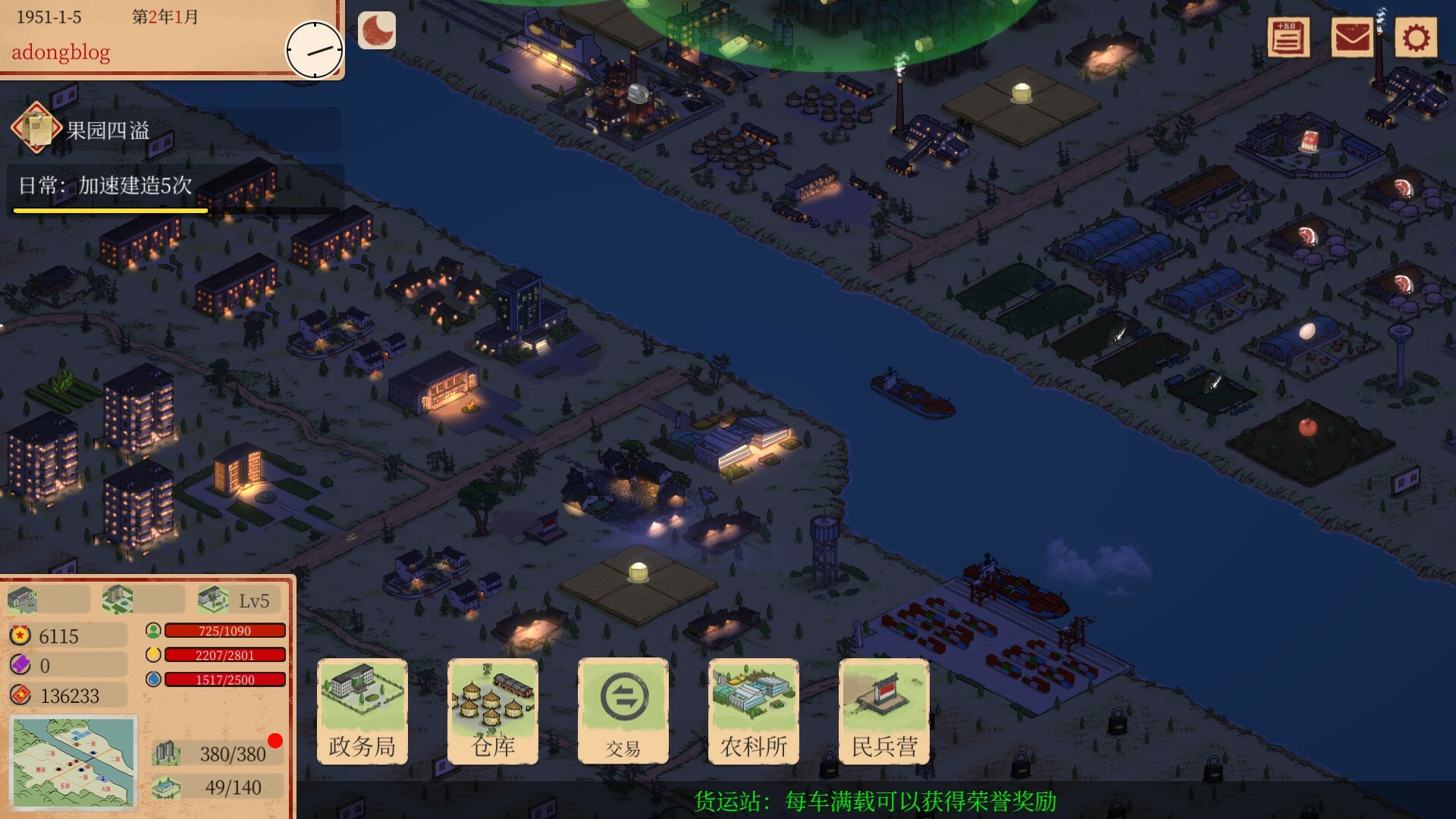Image resolution: width=1456 pixels, height=819 pixels.
Task: Click the red money voucher icon showing 136233
Action: tap(20, 695)
